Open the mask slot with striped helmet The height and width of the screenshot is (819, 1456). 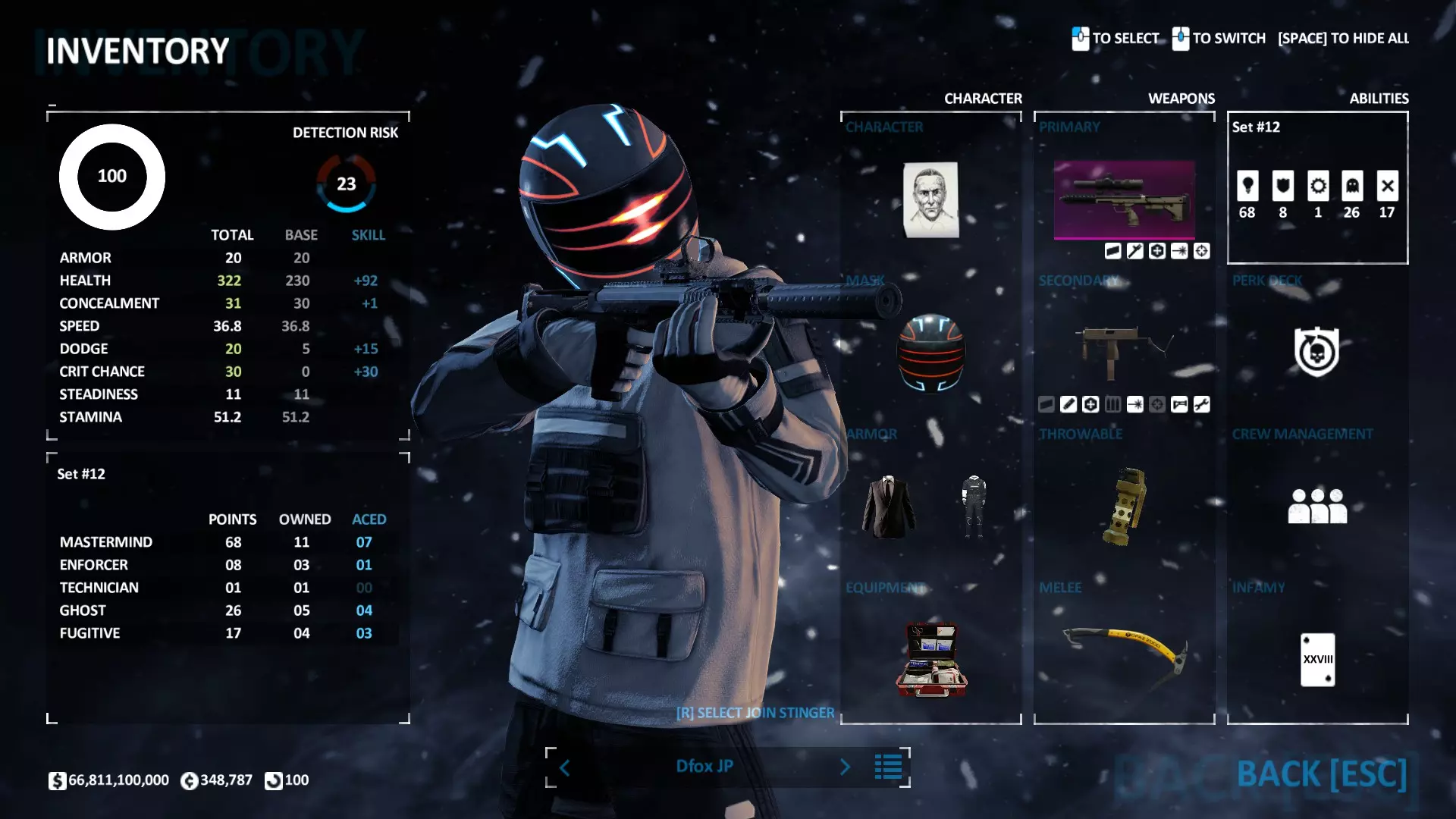click(930, 353)
